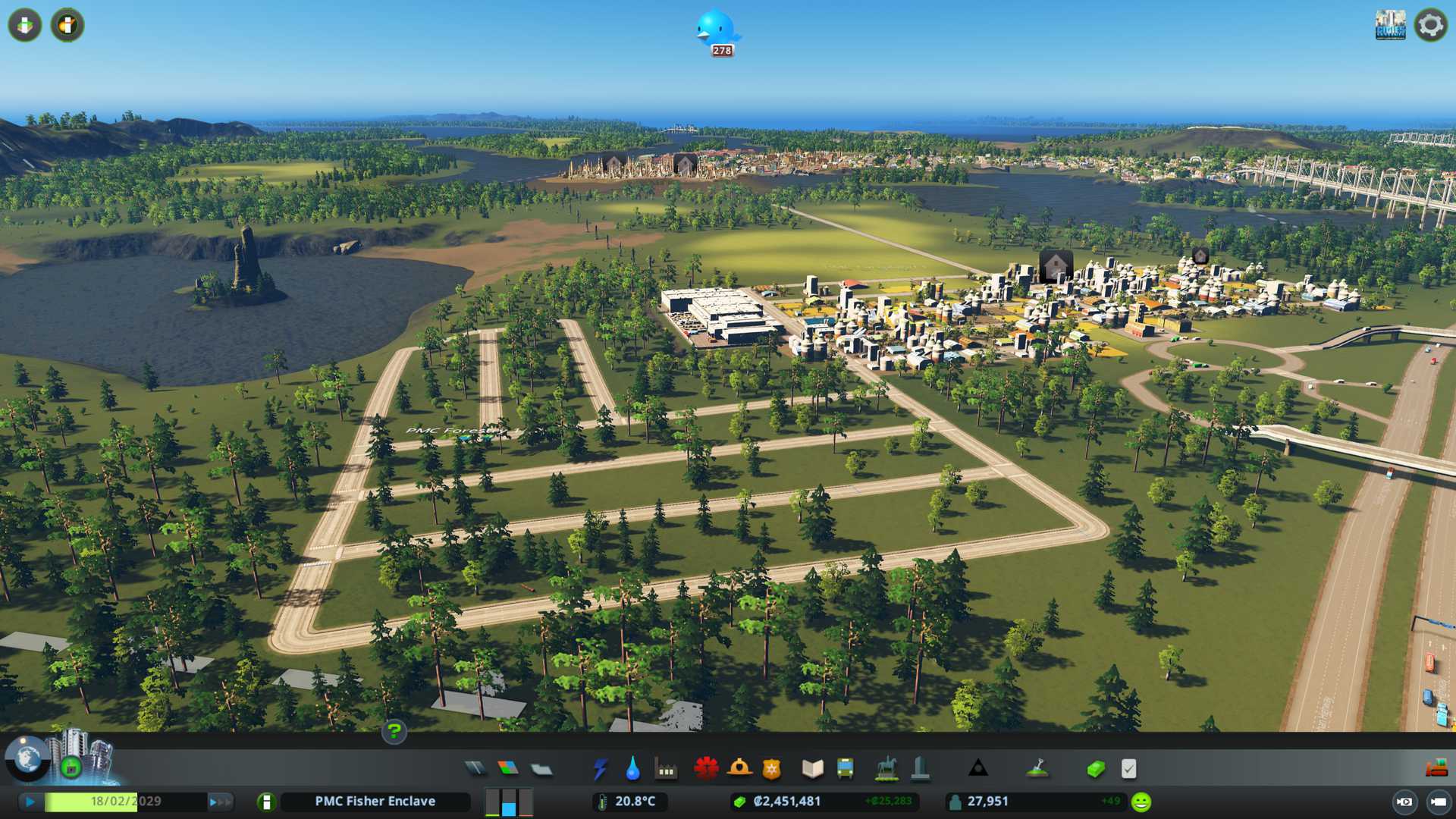Activate the bulldozer tool
Image resolution: width=1456 pixels, height=819 pixels.
[1436, 769]
